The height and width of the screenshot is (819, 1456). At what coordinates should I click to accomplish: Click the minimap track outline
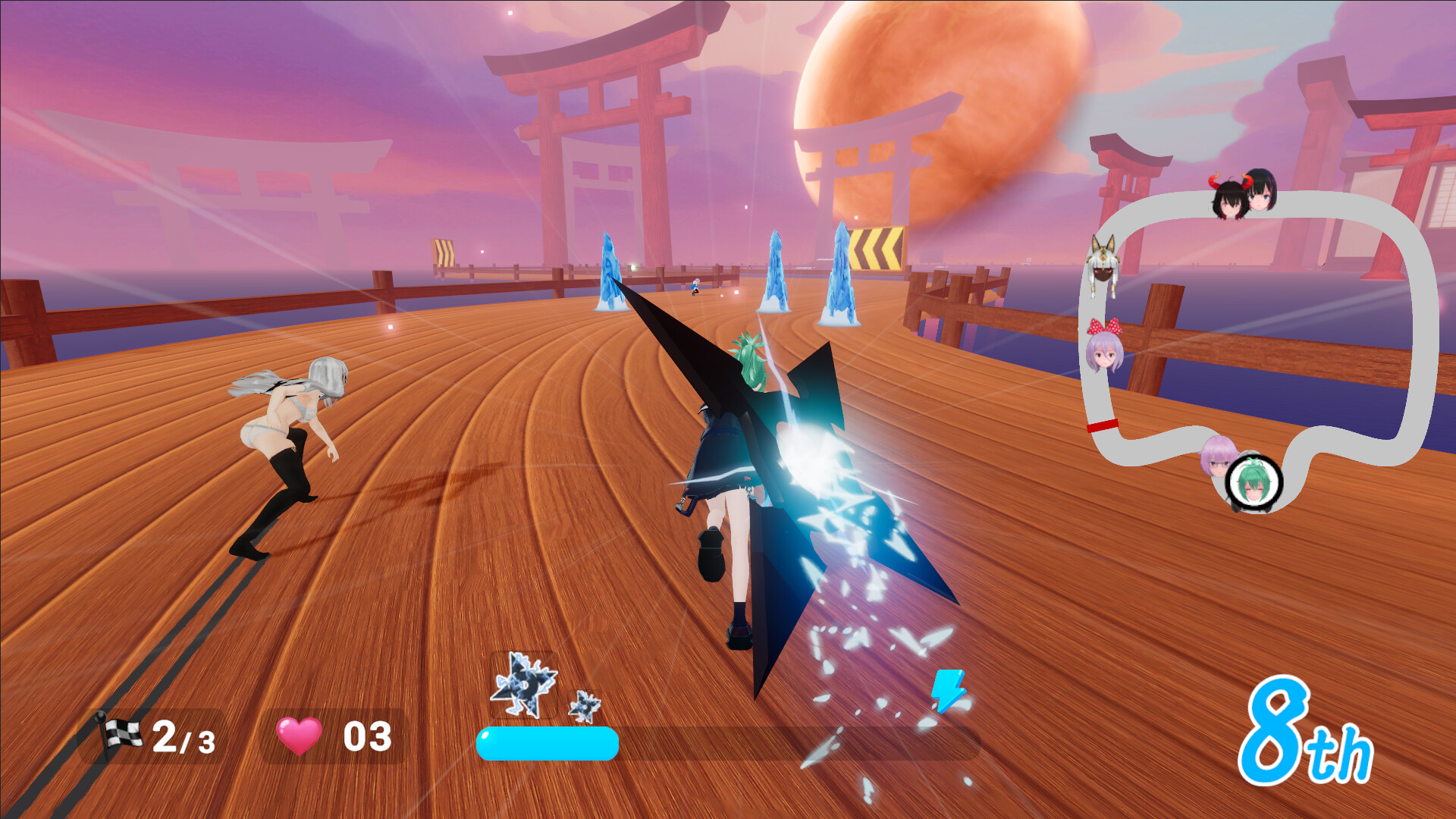1426,318
